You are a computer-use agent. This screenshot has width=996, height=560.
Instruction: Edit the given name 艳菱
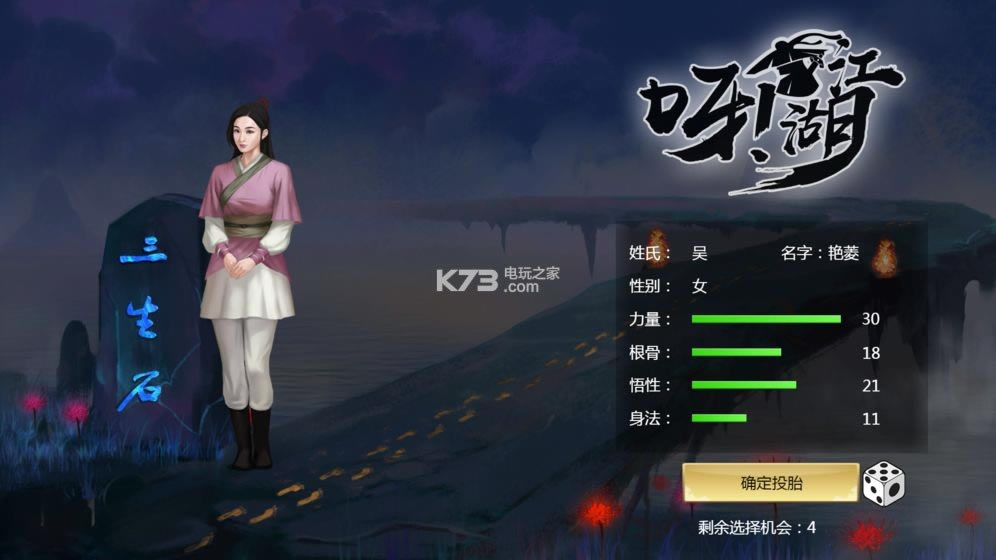(843, 254)
